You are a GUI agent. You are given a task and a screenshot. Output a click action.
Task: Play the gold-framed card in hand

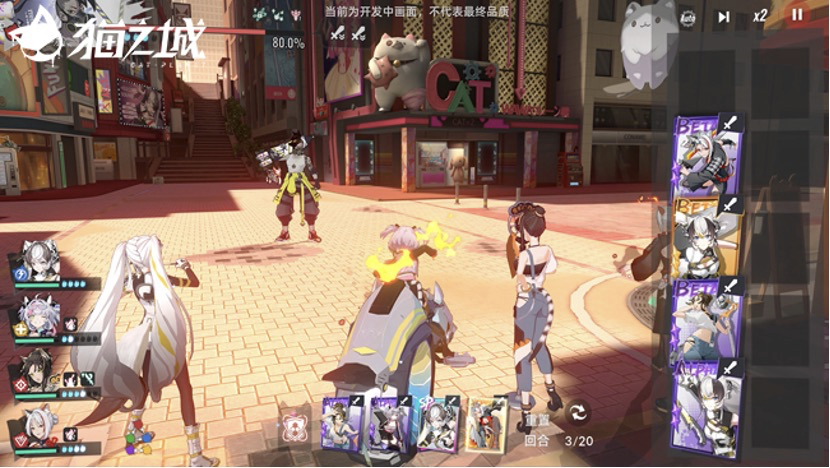(x=486, y=423)
